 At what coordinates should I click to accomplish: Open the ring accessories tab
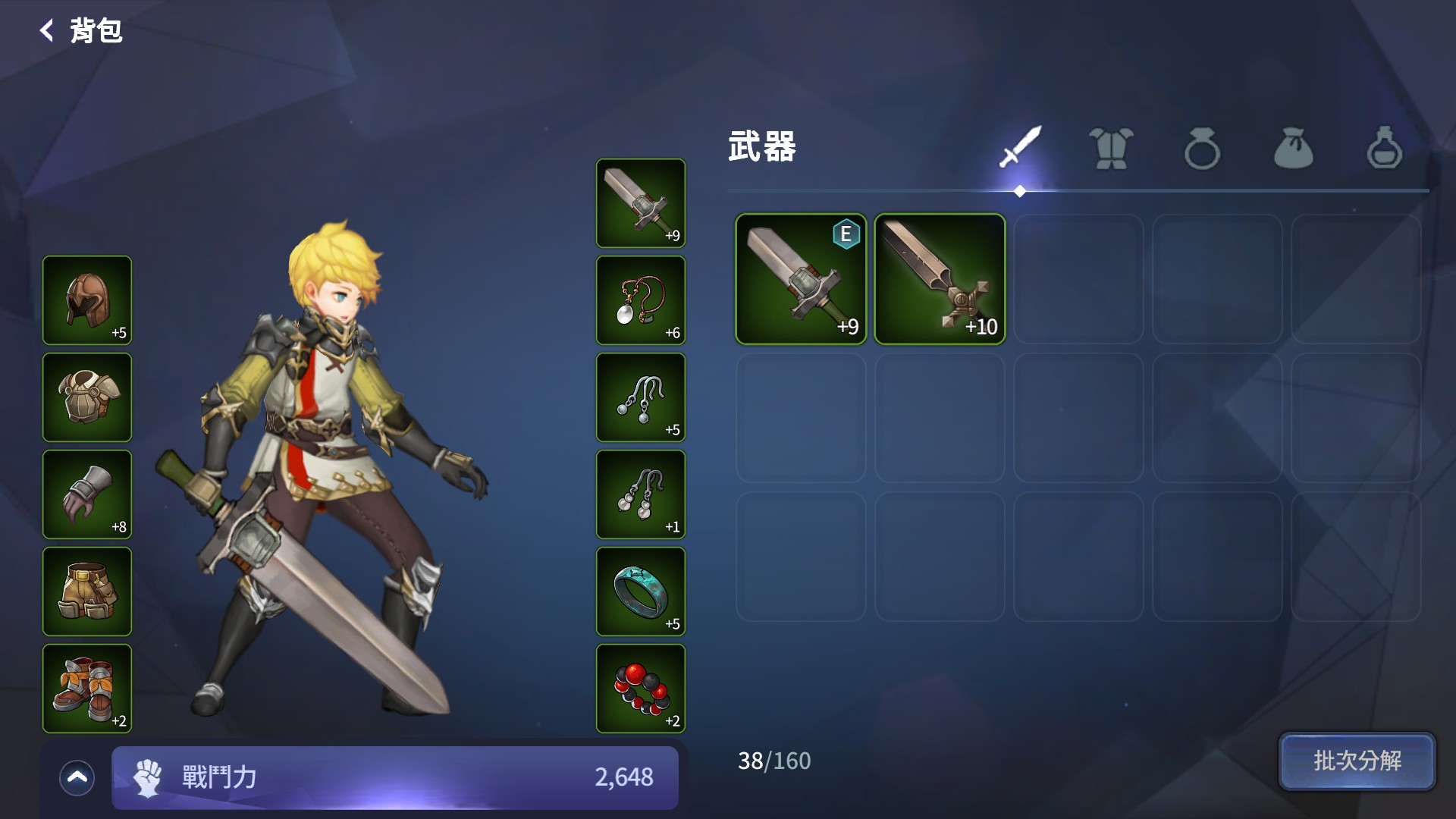pos(1202,148)
